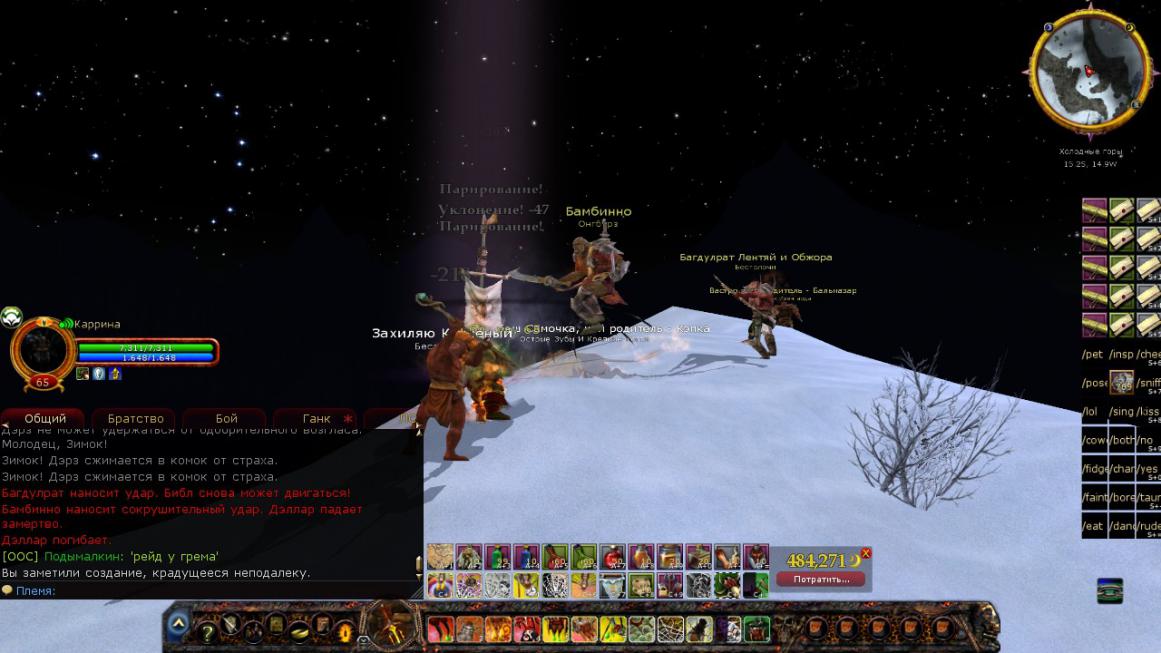
Task: Trigger the /lol emote slot
Action: (1091, 412)
